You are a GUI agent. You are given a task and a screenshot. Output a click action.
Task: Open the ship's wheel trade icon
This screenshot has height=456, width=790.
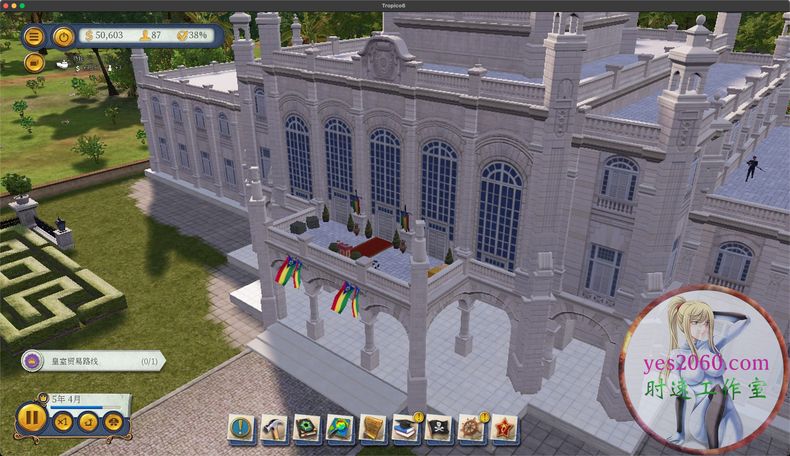click(471, 429)
